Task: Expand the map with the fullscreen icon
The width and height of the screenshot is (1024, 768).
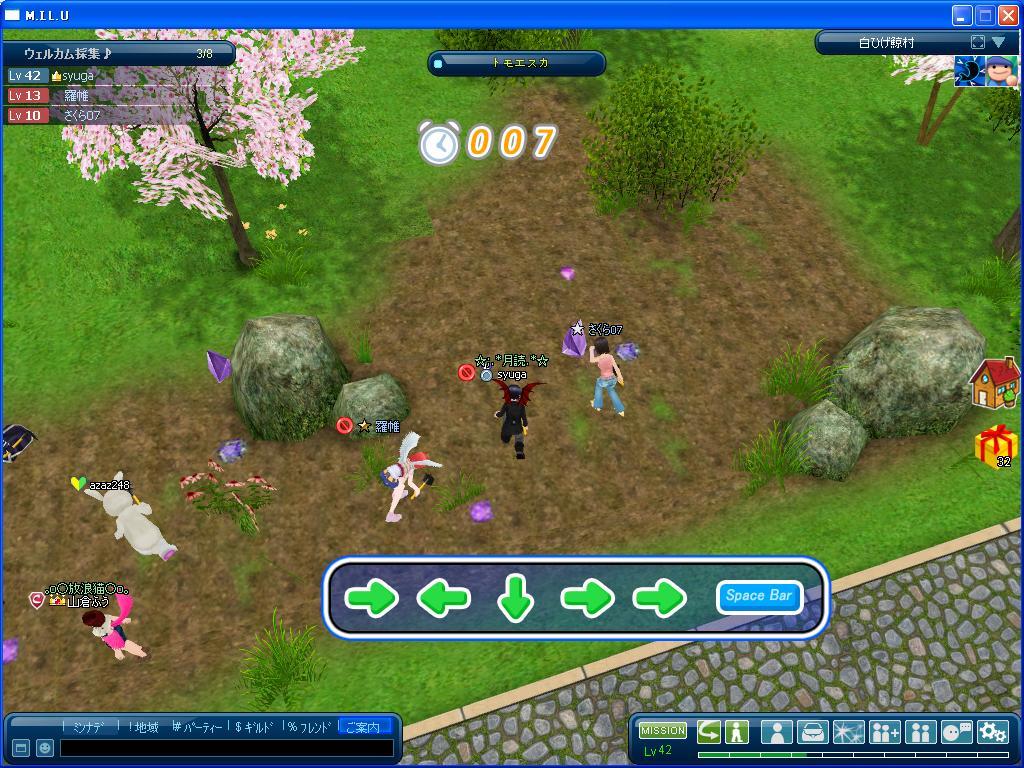Action: pos(977,42)
